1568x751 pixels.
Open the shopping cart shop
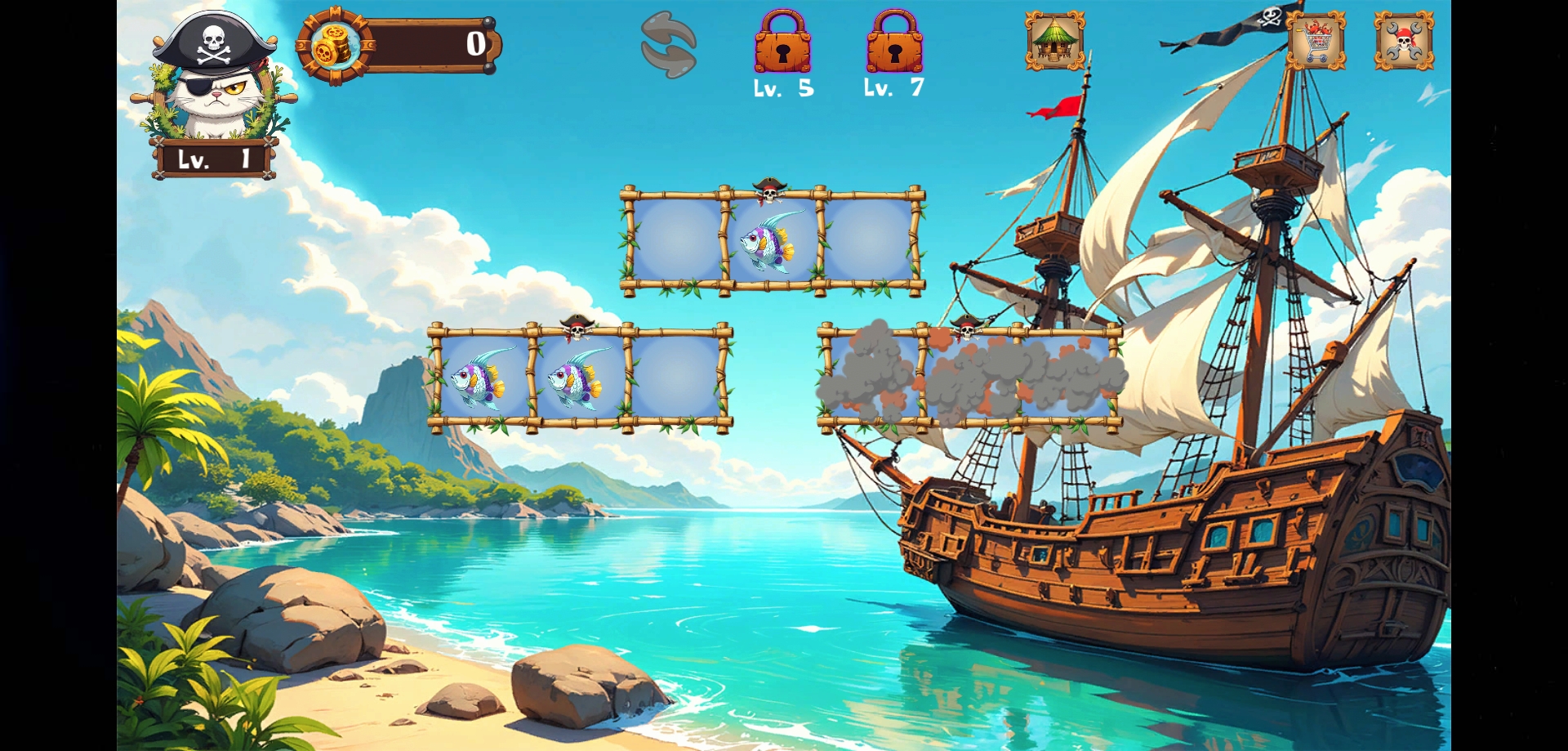pos(1316,41)
